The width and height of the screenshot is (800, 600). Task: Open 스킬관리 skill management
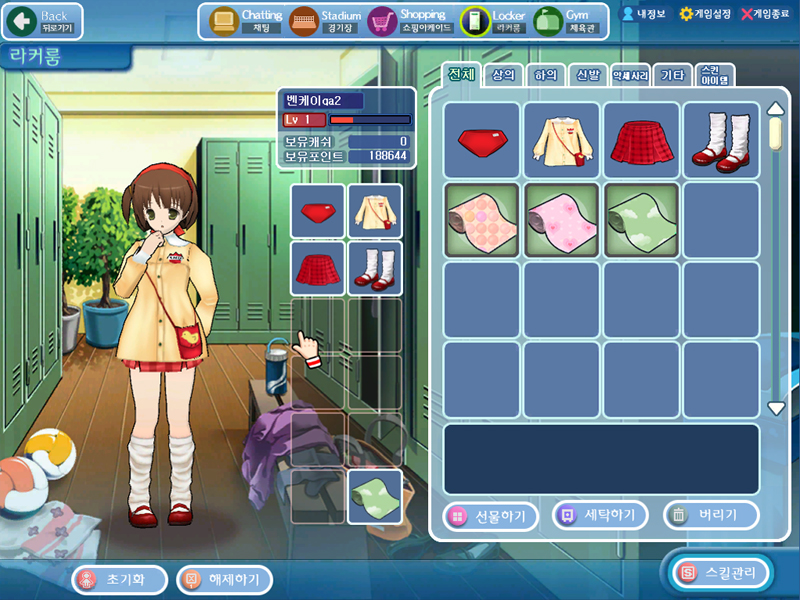pos(724,573)
